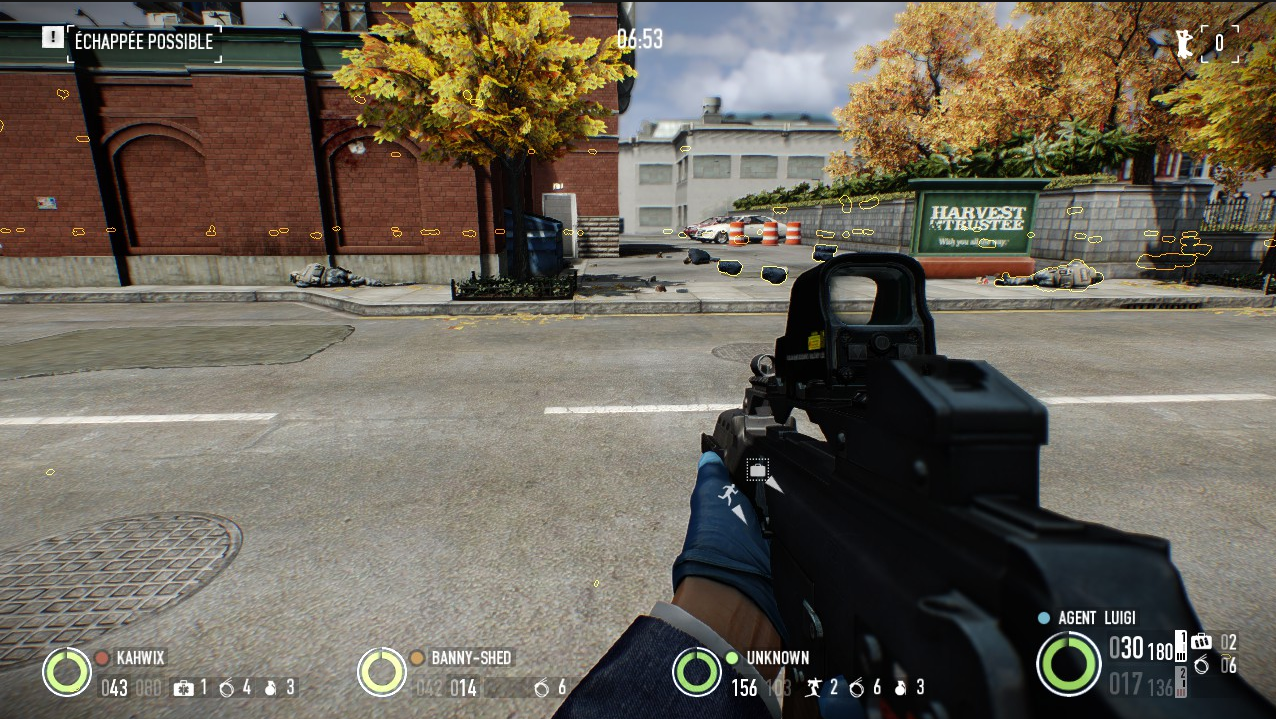Click Unknown's deployable equipment figure icon
The height and width of the screenshot is (719, 1276).
pyautogui.click(x=813, y=688)
